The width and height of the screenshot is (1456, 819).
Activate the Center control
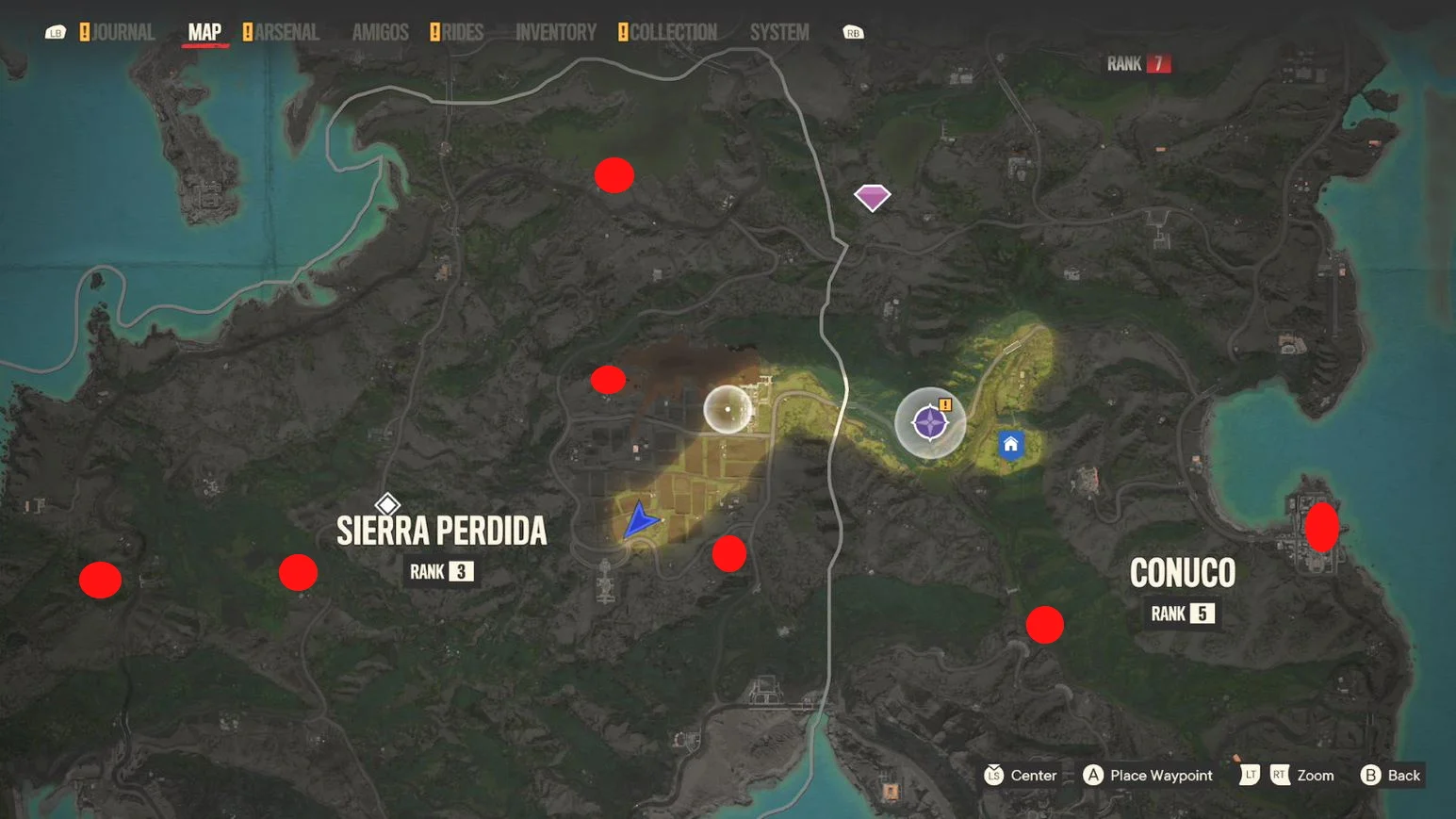tap(1023, 775)
